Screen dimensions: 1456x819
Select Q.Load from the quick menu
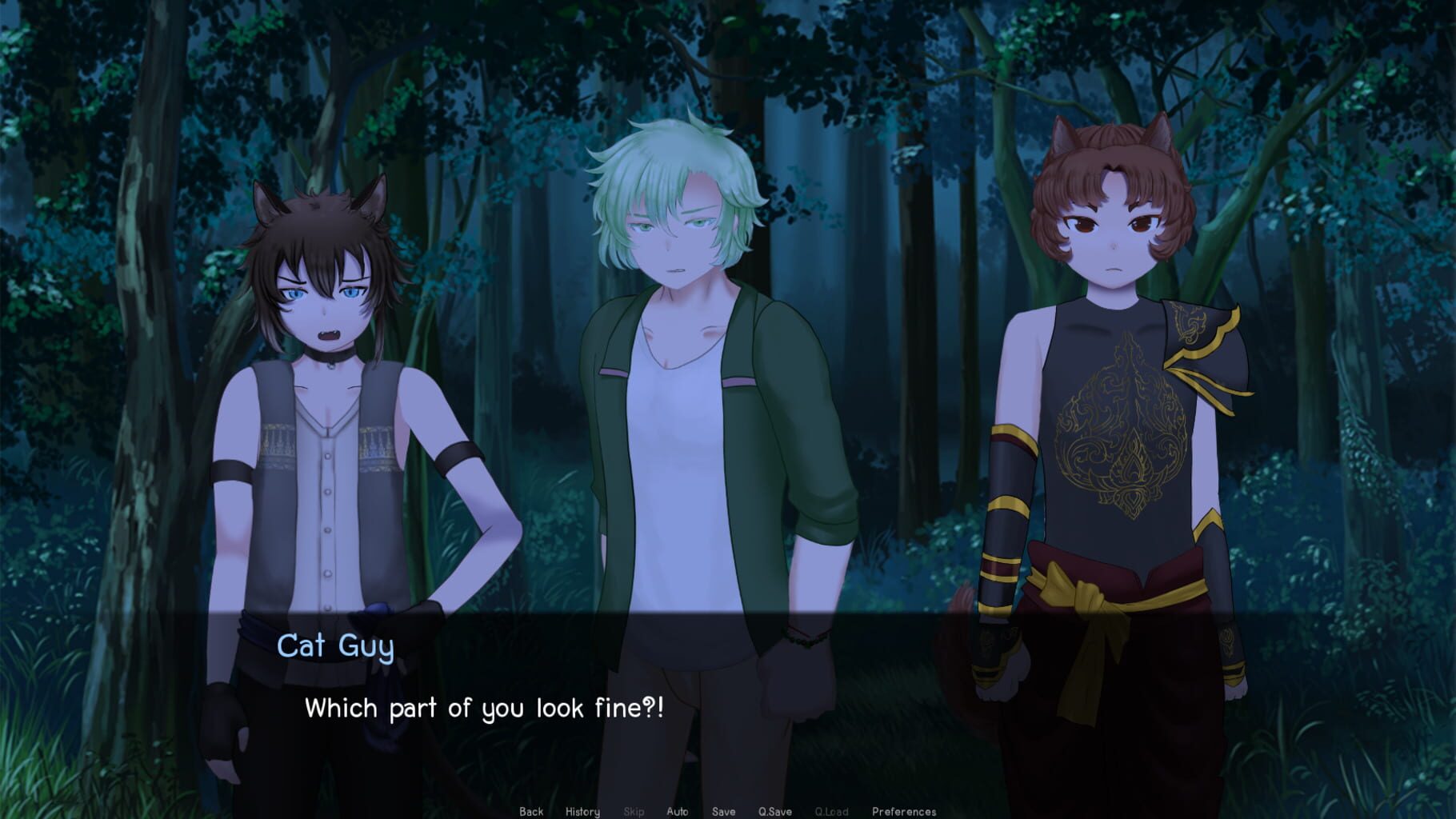[831, 810]
